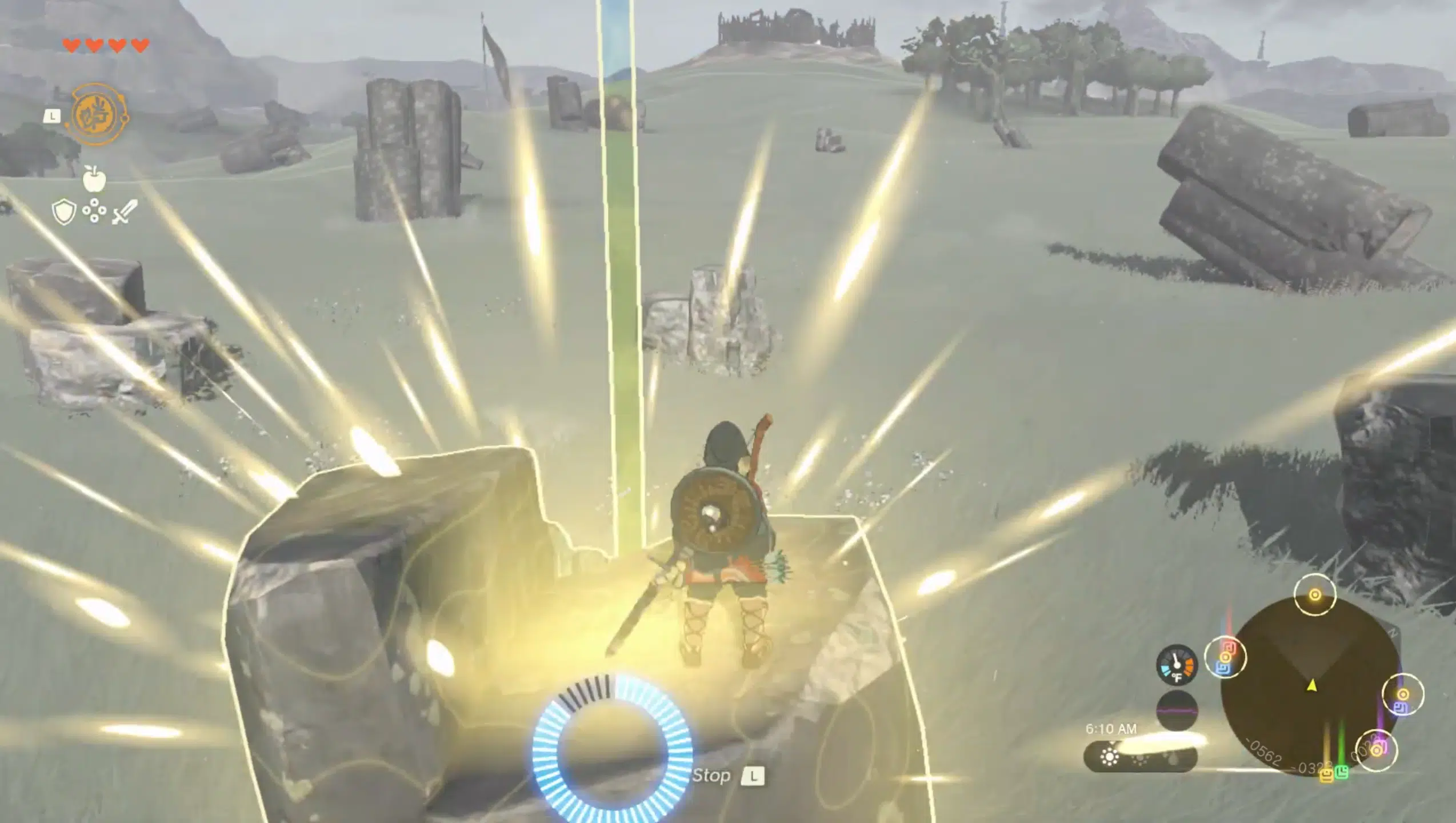
Task: Click the yellow compass needle on the minimap
Action: [1311, 686]
